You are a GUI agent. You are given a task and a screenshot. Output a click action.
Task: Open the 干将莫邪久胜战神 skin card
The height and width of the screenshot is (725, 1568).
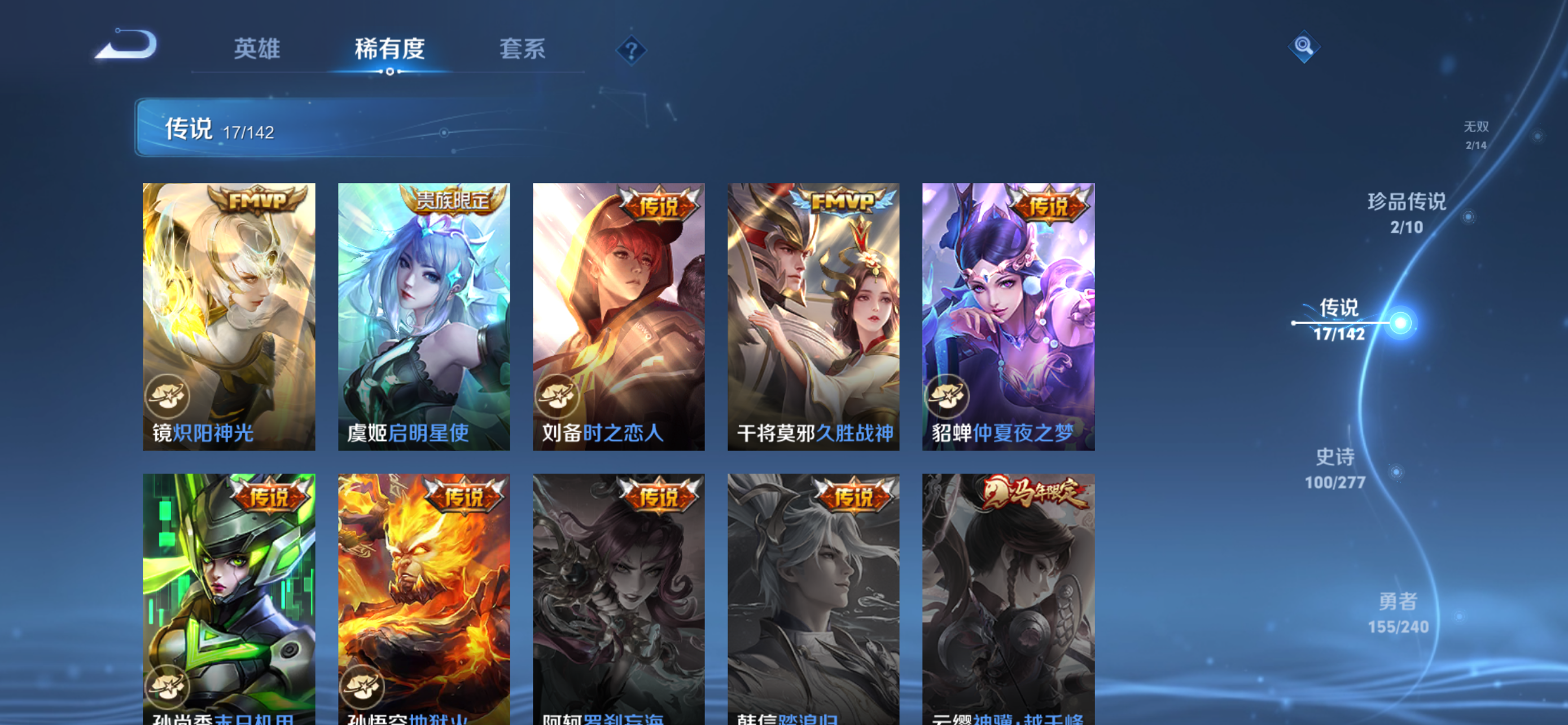point(813,317)
